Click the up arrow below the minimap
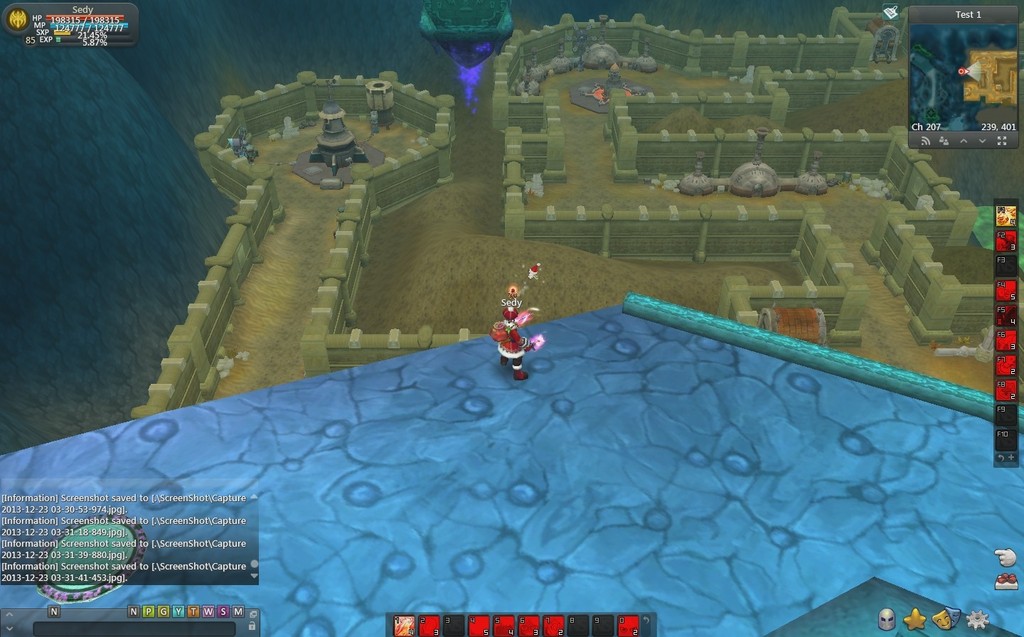The width and height of the screenshot is (1024, 637). [964, 142]
